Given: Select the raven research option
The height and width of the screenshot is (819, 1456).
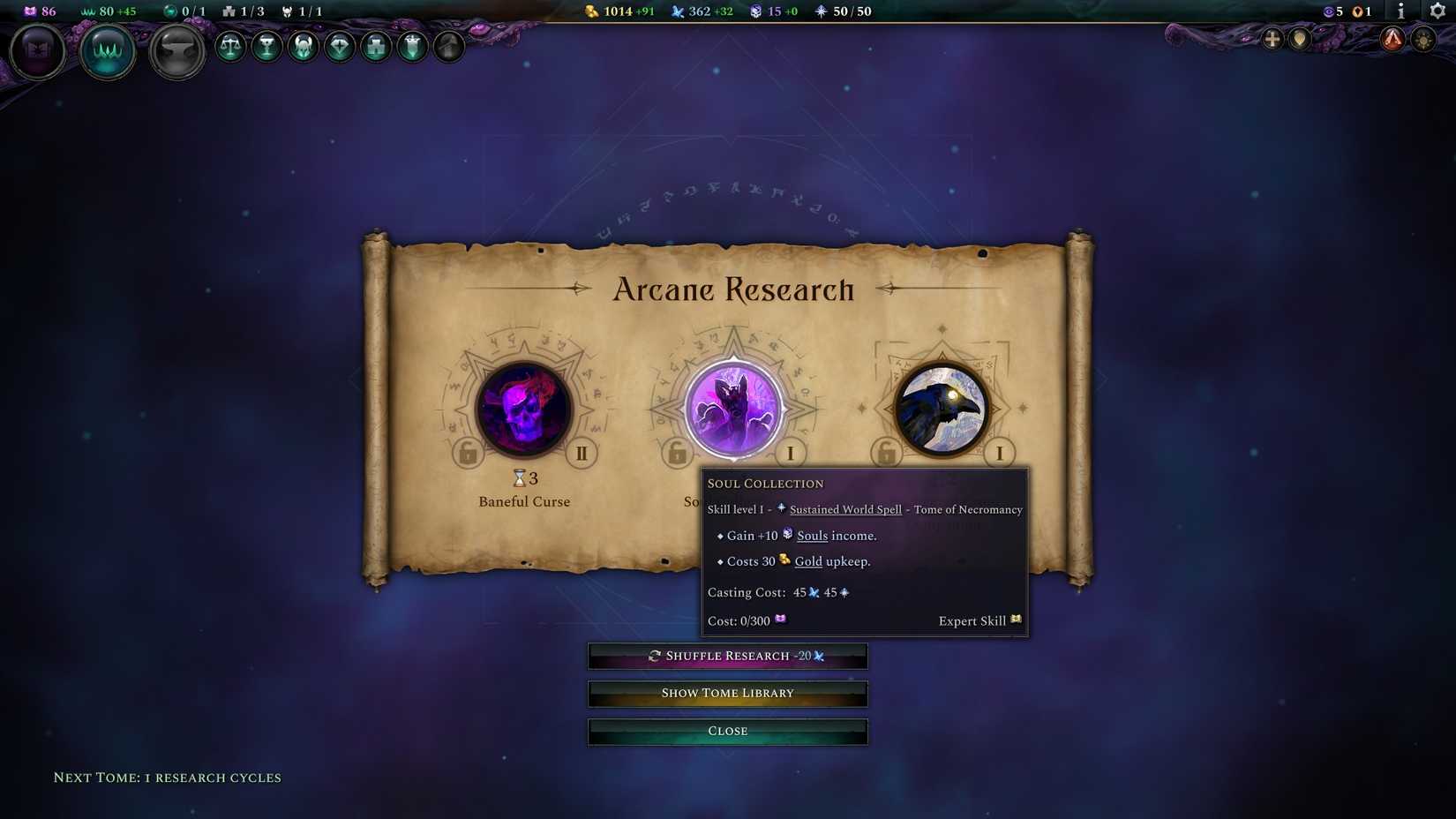Looking at the screenshot, I should point(941,409).
